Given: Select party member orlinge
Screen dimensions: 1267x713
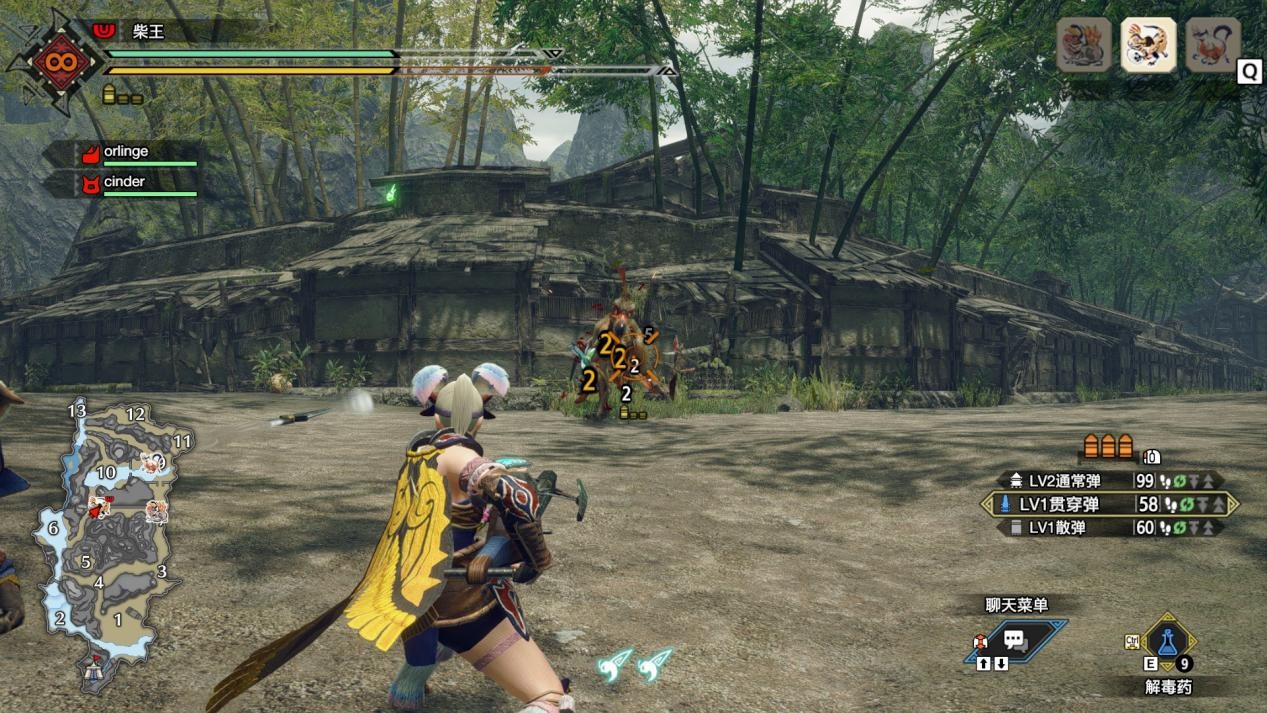Looking at the screenshot, I should click(126, 152).
